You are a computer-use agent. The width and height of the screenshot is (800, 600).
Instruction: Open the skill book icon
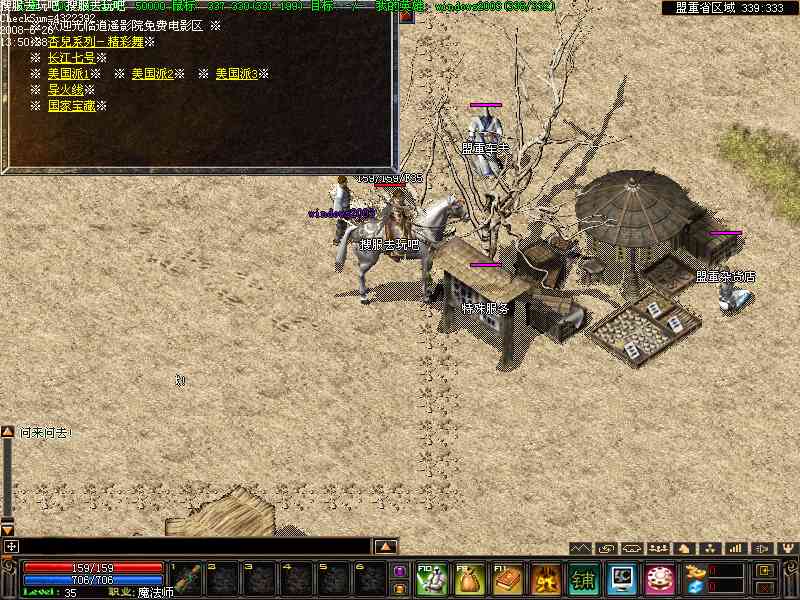point(507,578)
